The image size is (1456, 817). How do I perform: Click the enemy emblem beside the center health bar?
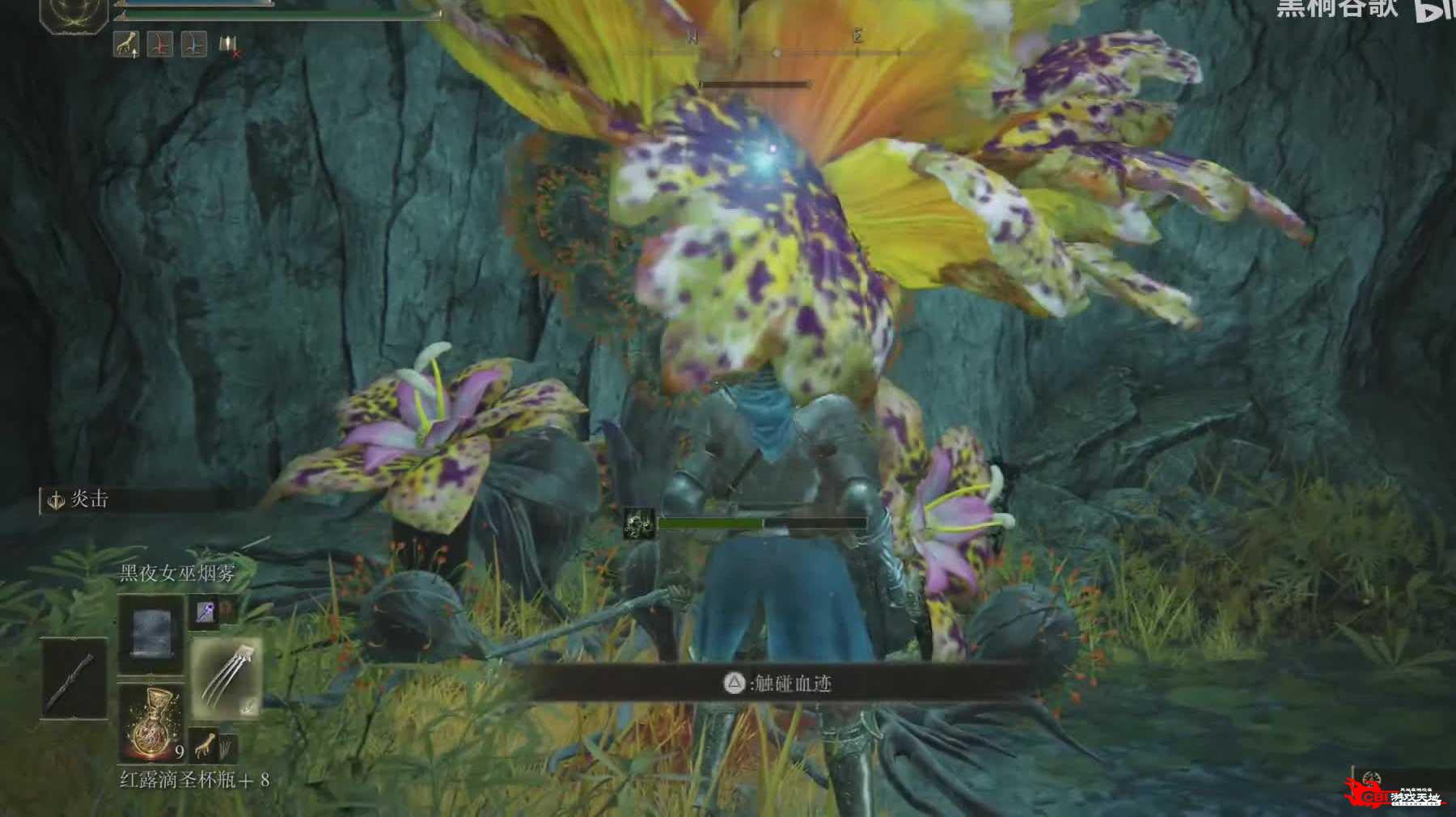click(639, 523)
